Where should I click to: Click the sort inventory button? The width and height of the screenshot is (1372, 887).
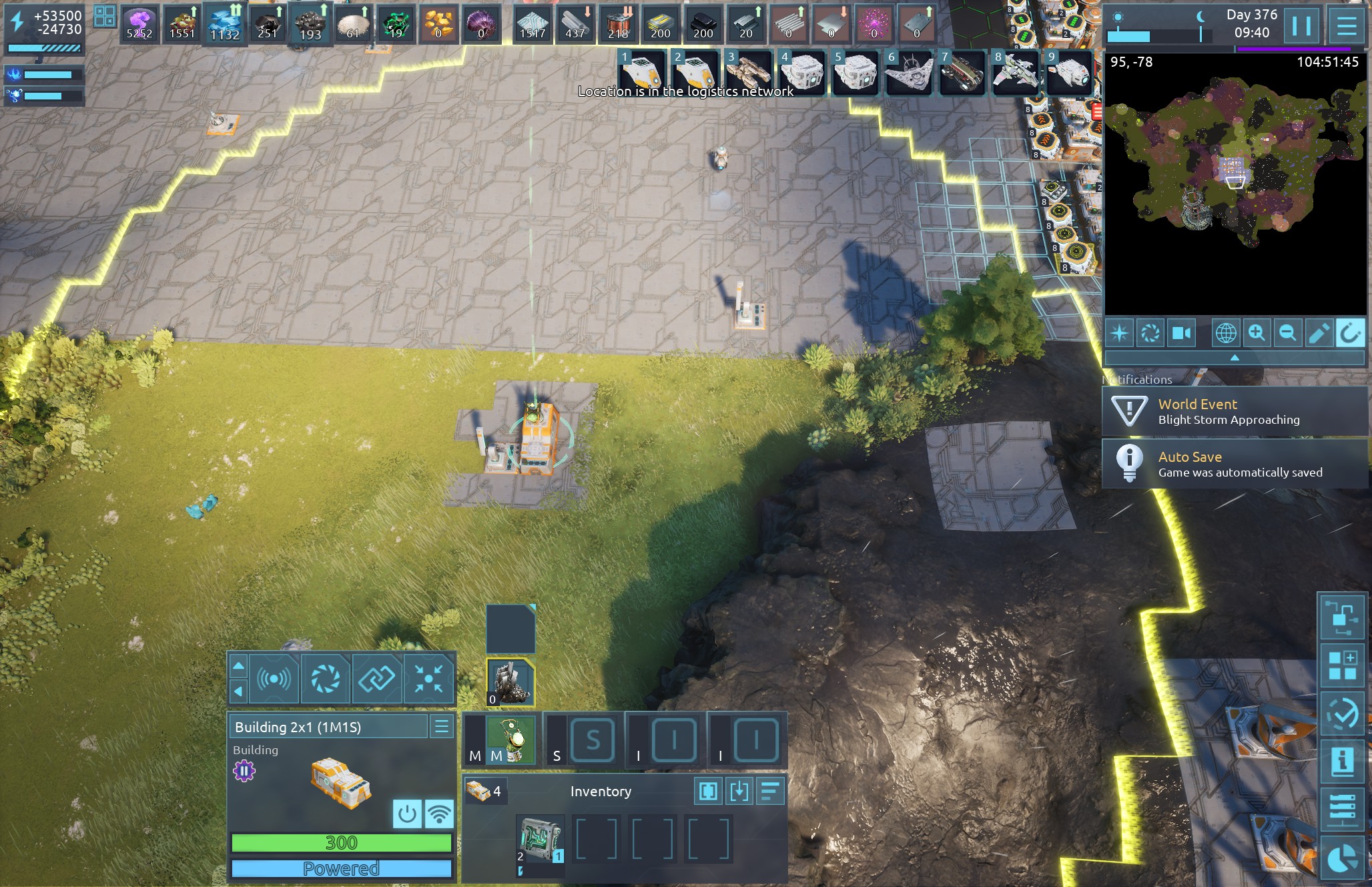(x=769, y=792)
